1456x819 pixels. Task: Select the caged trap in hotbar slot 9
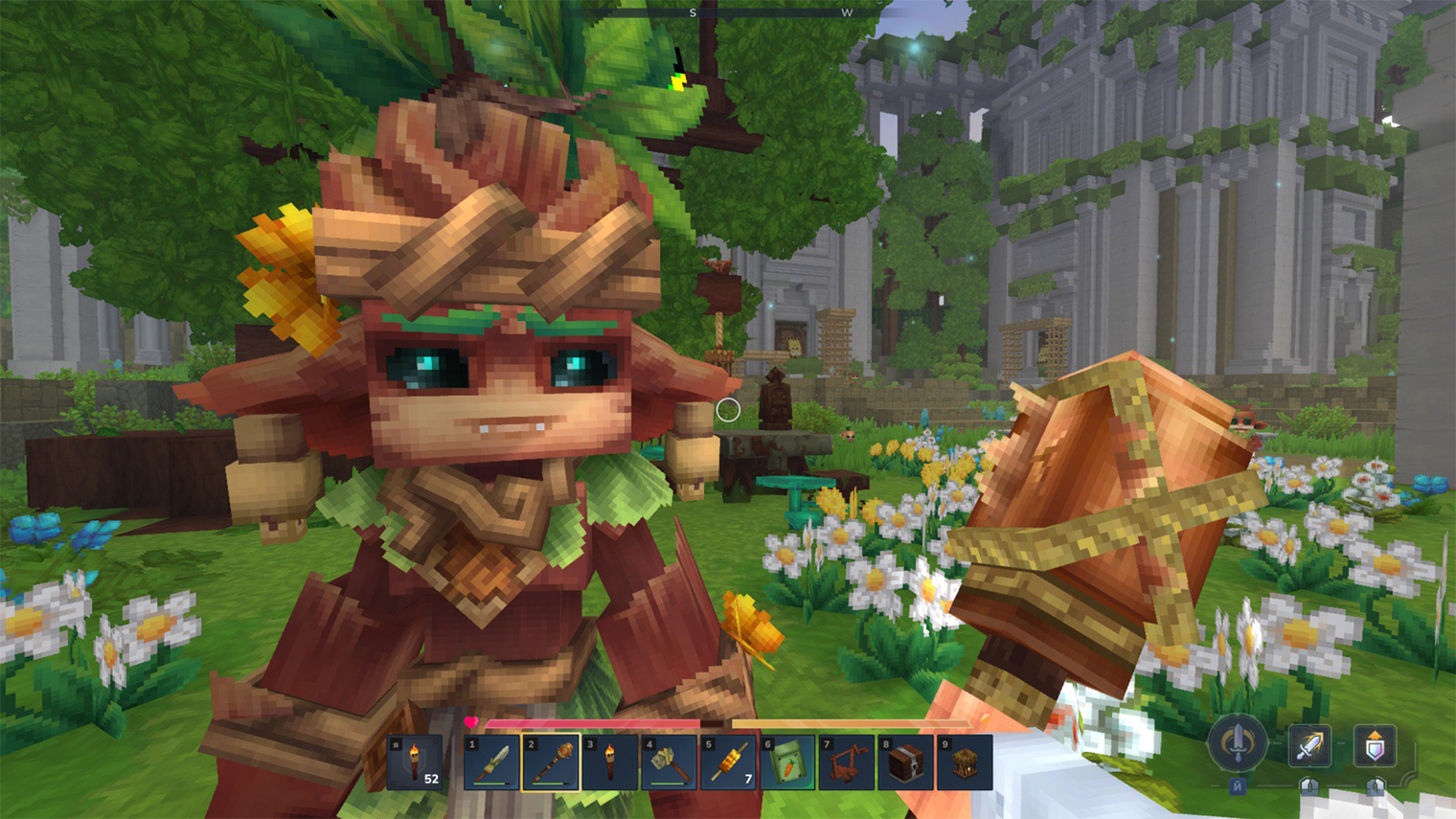coord(967,762)
